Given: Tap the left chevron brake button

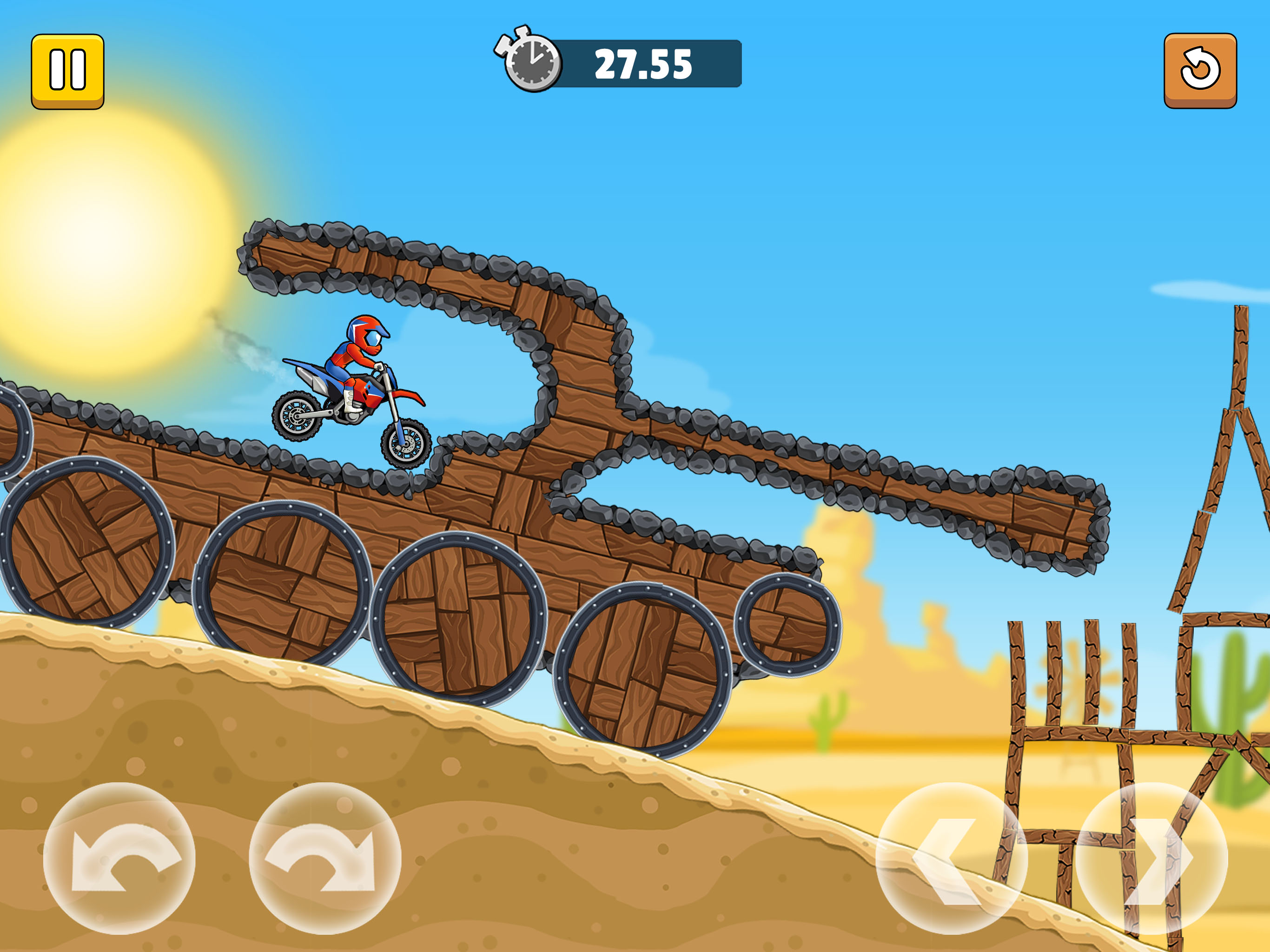Looking at the screenshot, I should tap(952, 859).
